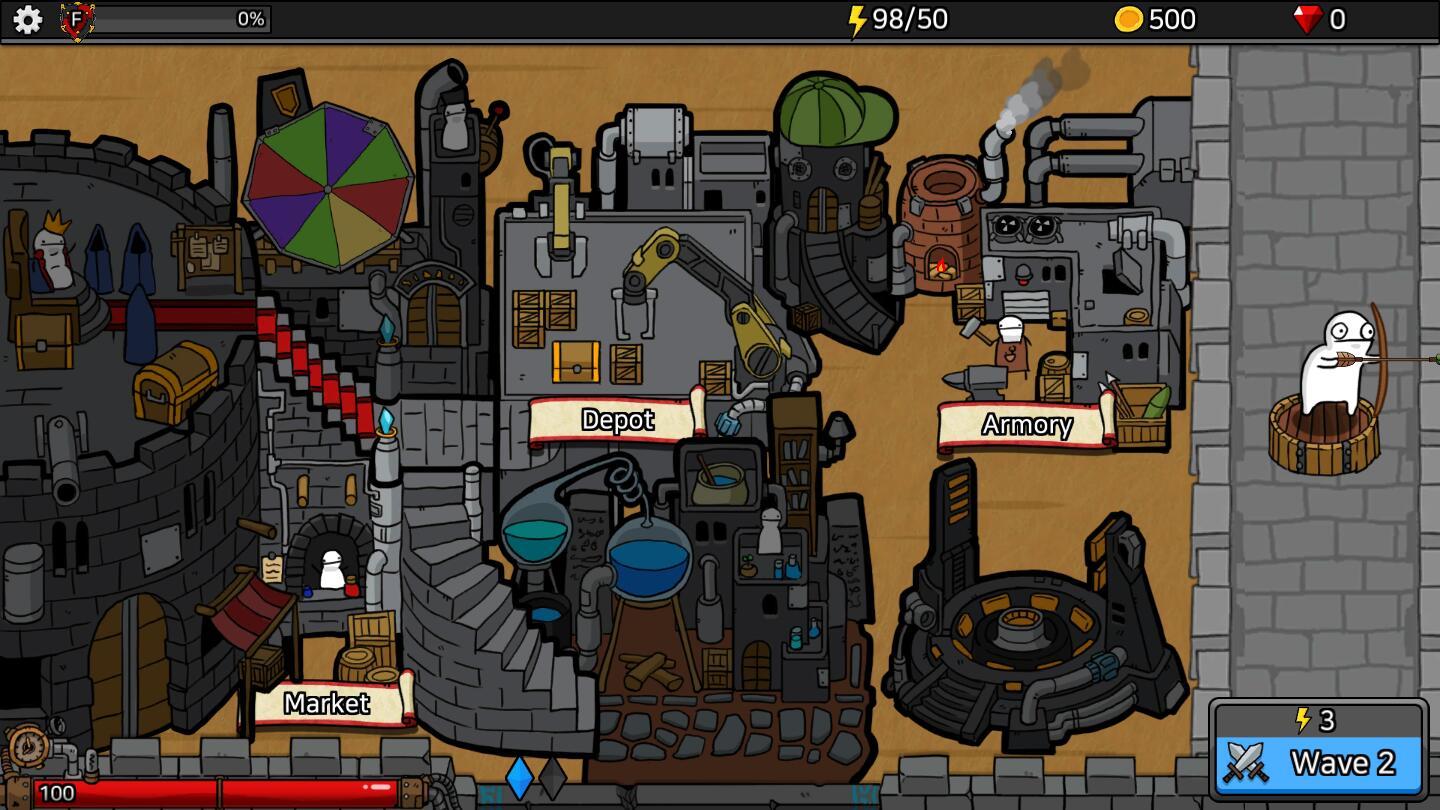Image resolution: width=1440 pixels, height=810 pixels.
Task: Open the Market shop
Action: [x=328, y=704]
